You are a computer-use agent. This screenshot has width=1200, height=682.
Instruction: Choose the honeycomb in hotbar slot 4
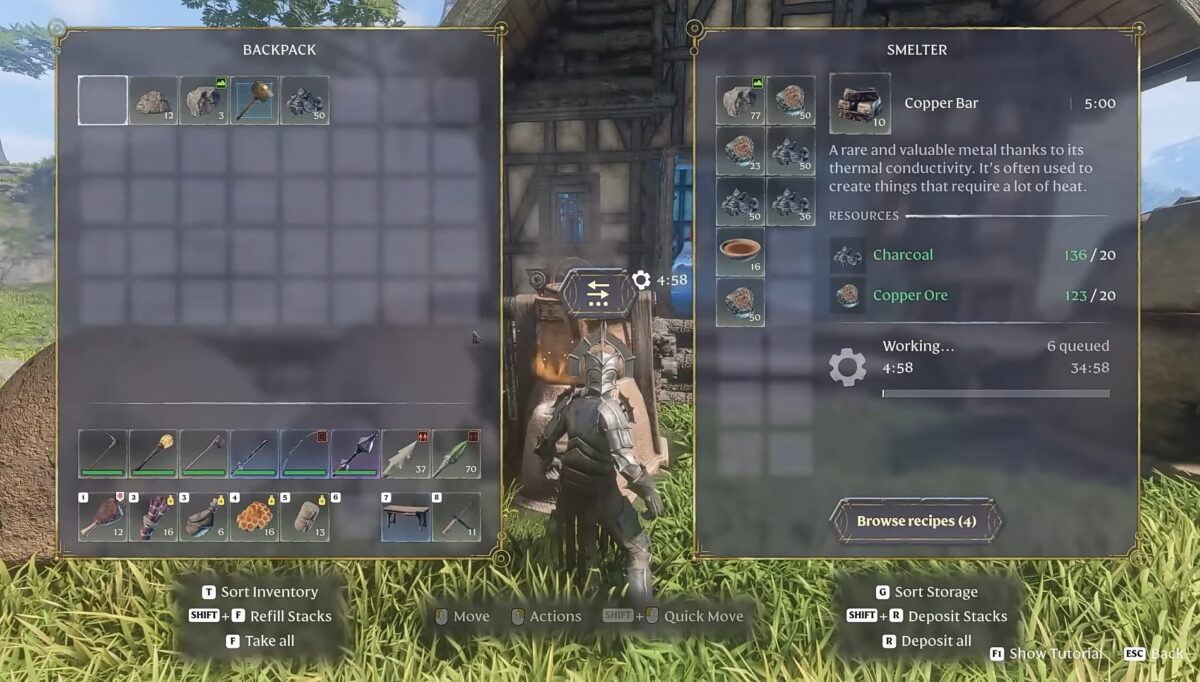click(254, 517)
